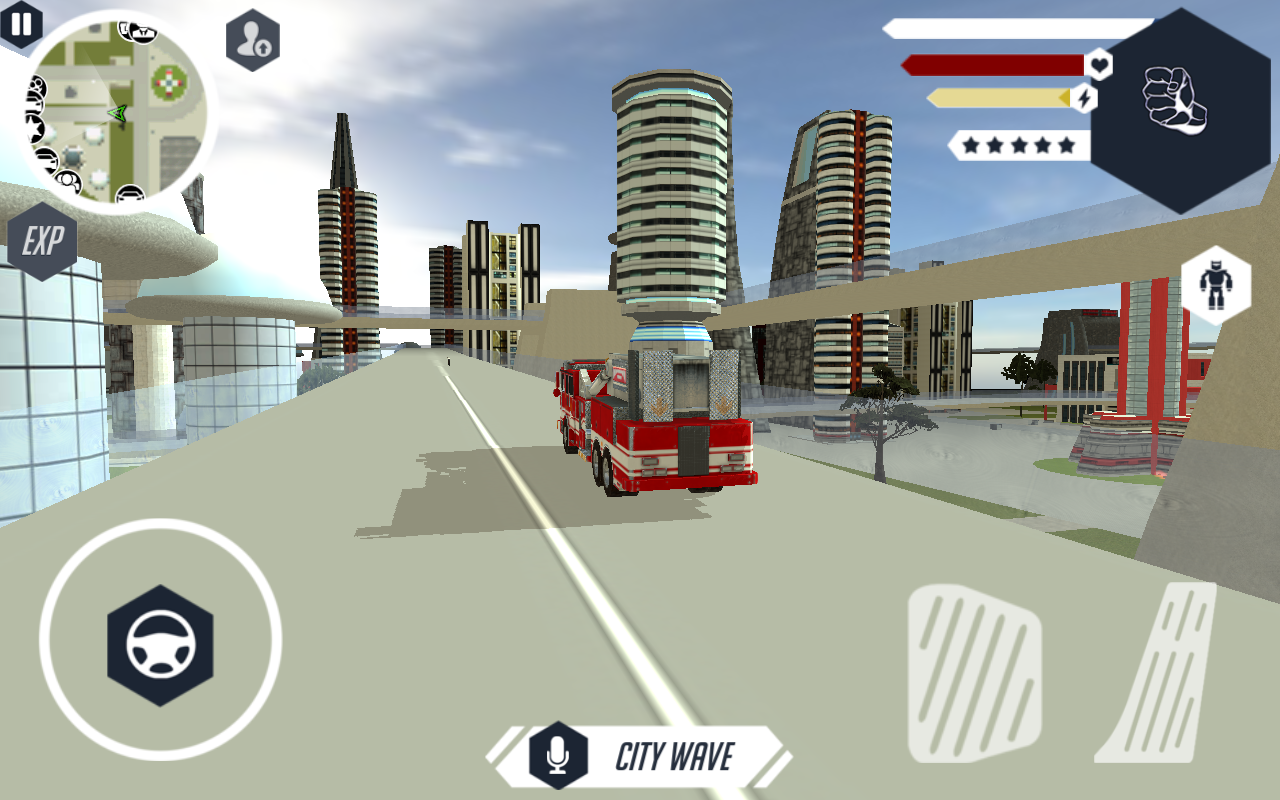The image size is (1280, 800).
Task: Tap the robot transformation icon
Action: click(x=1218, y=285)
